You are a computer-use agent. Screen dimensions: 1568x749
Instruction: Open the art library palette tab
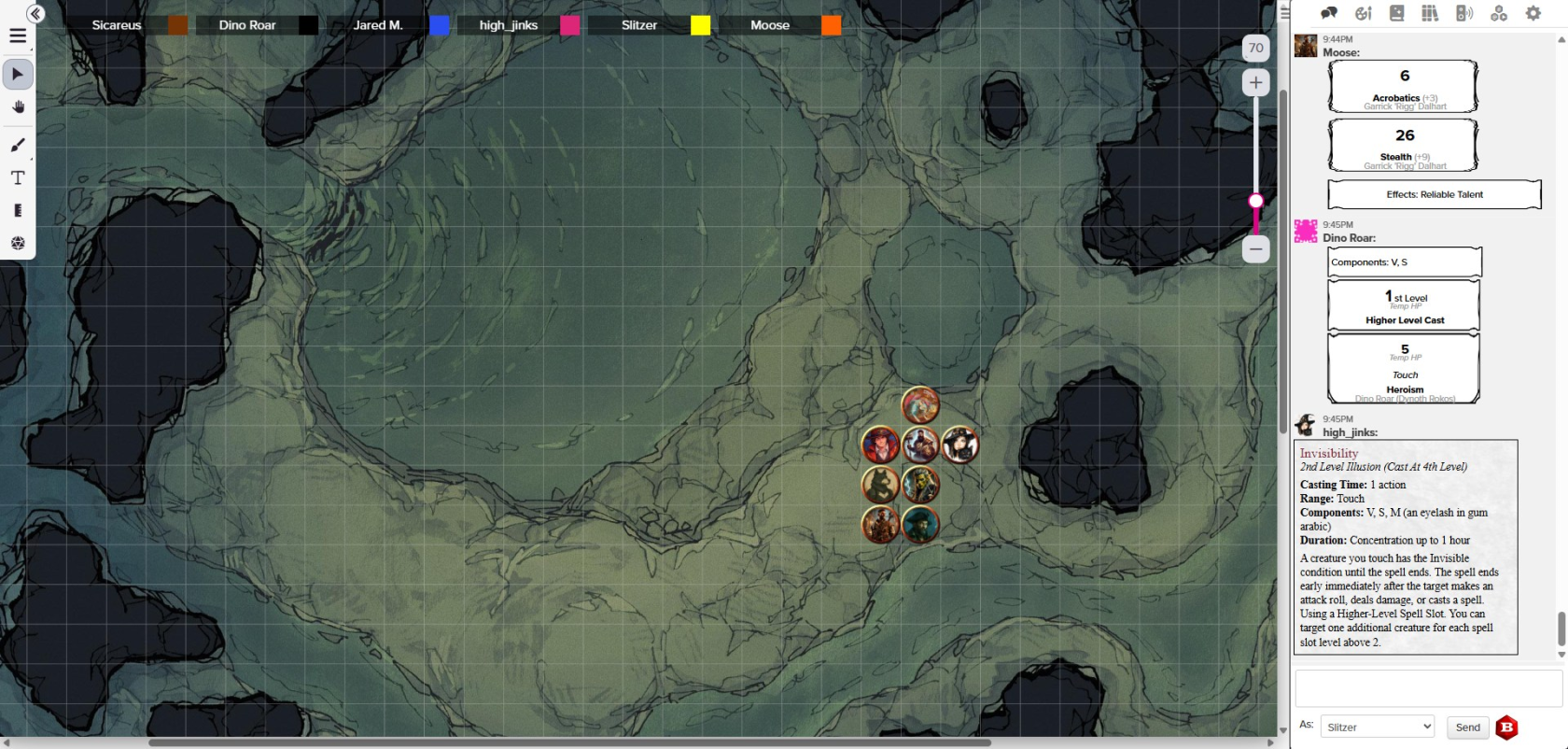point(1363,13)
